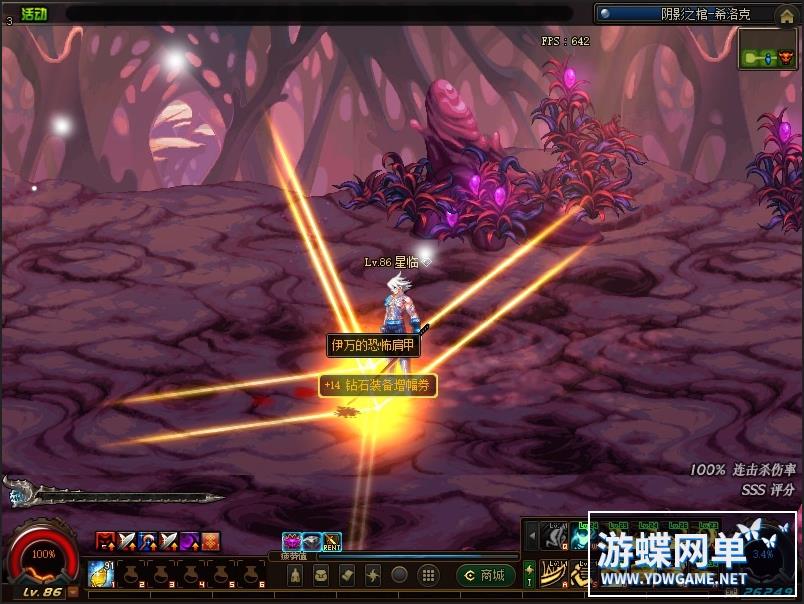
Task: Activate the A-key slash skill icon
Action: point(553,573)
